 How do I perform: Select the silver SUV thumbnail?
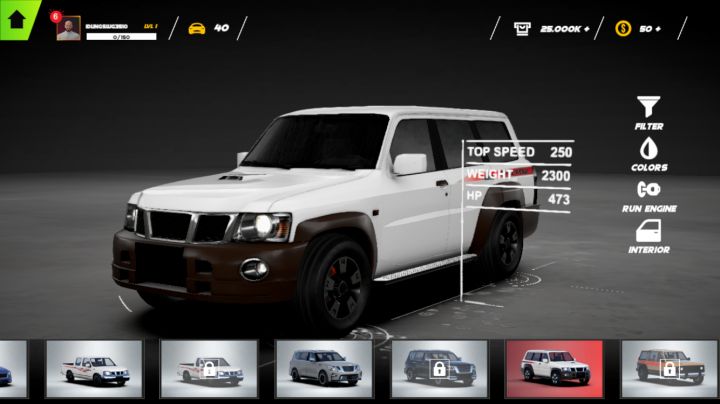(x=324, y=369)
